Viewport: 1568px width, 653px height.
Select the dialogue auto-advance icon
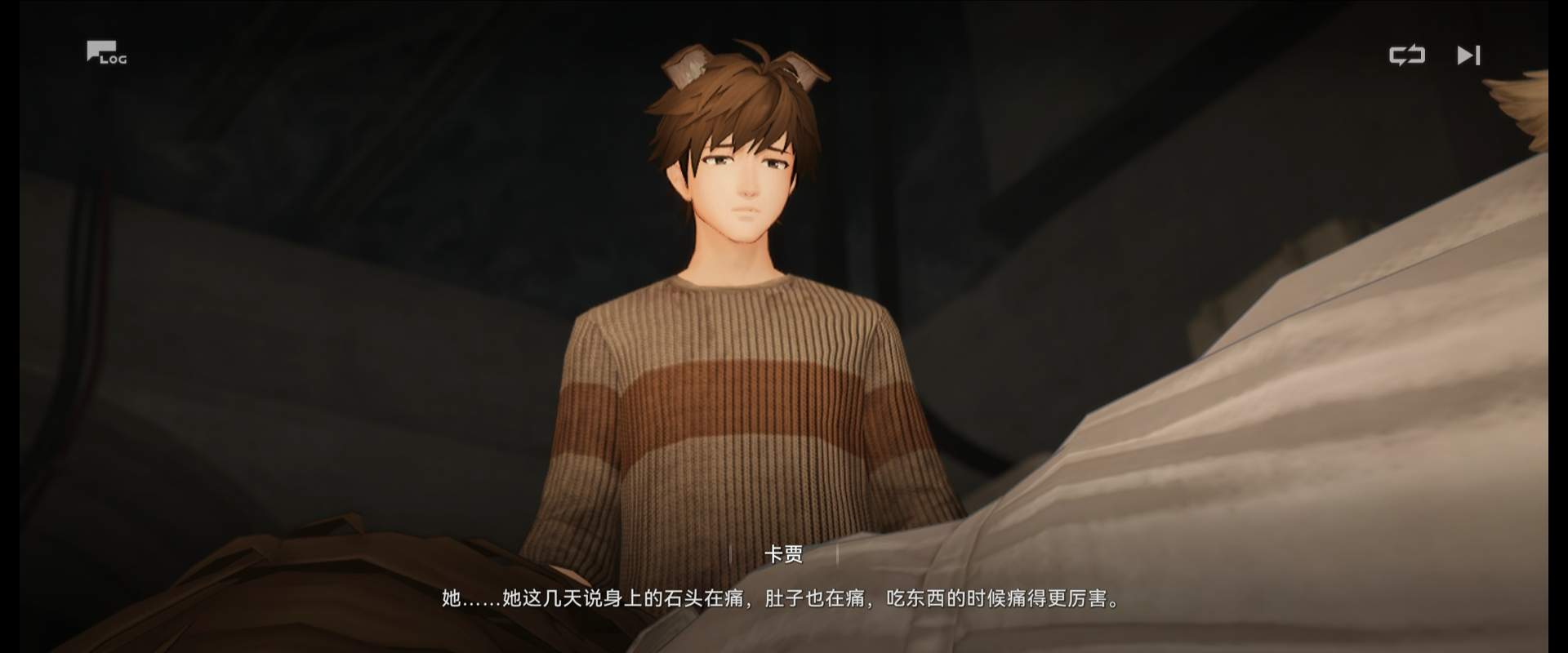pyautogui.click(x=1407, y=55)
